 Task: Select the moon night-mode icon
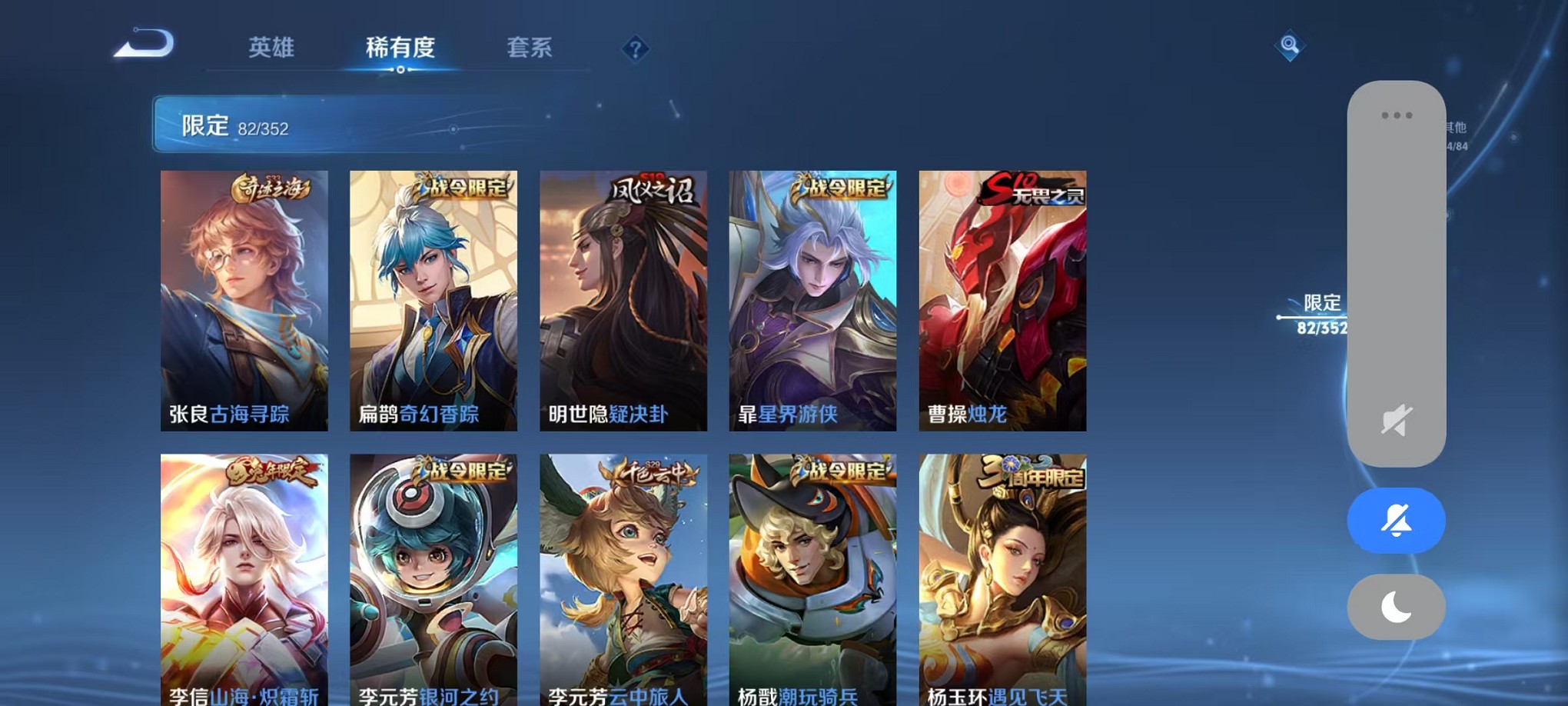click(1396, 607)
